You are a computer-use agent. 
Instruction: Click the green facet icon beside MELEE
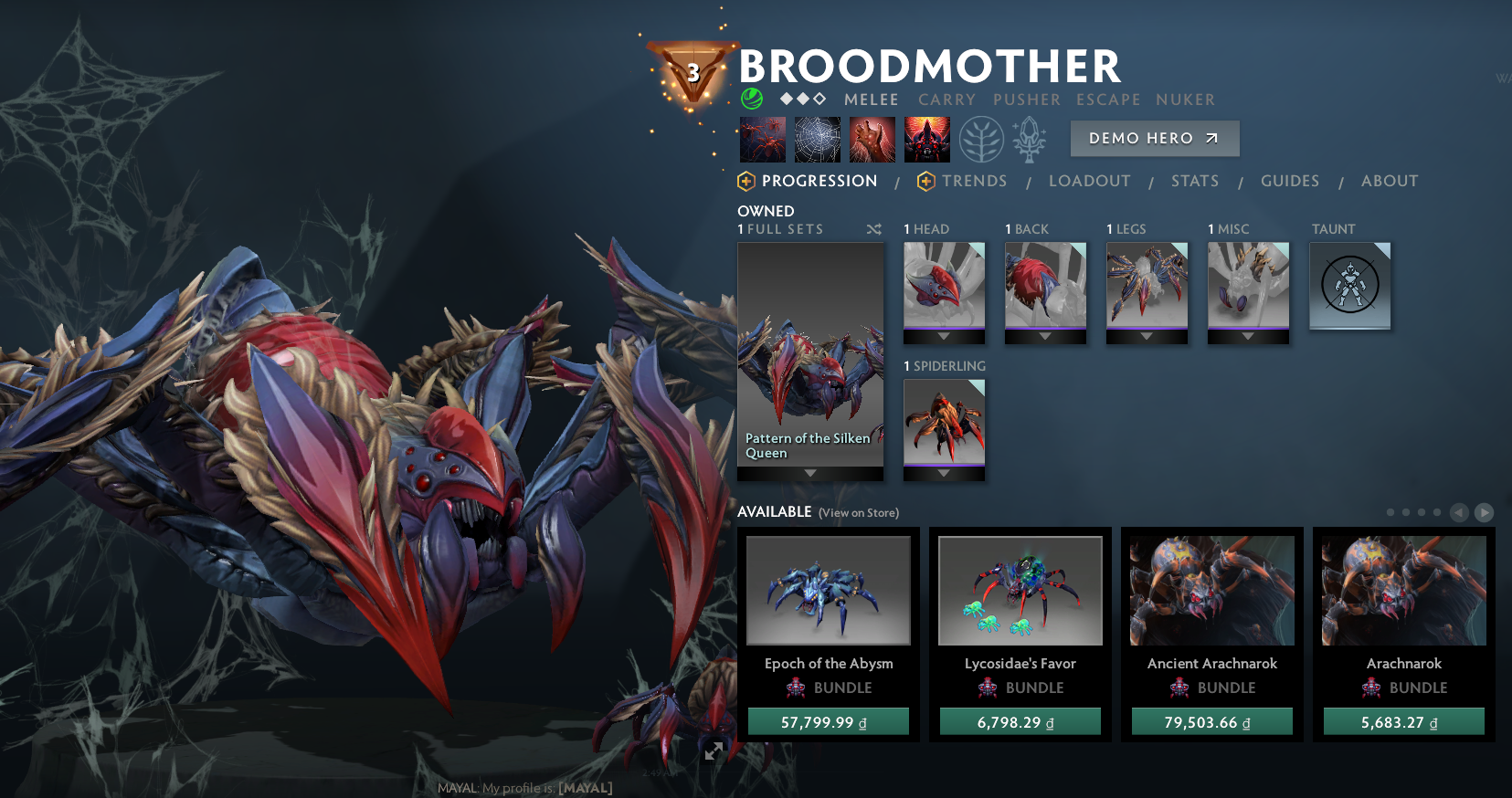click(751, 97)
